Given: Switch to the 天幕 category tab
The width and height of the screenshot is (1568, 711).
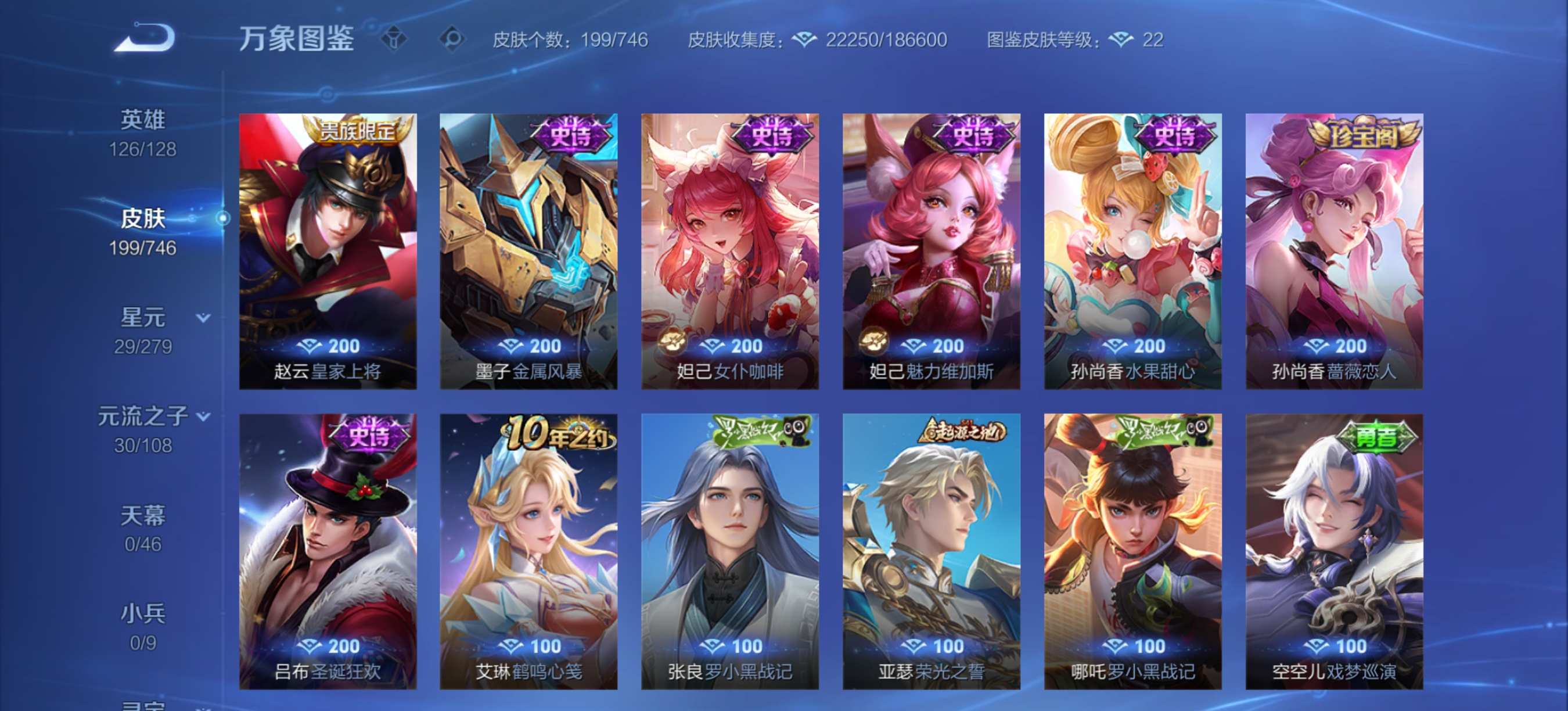Looking at the screenshot, I should [141, 515].
